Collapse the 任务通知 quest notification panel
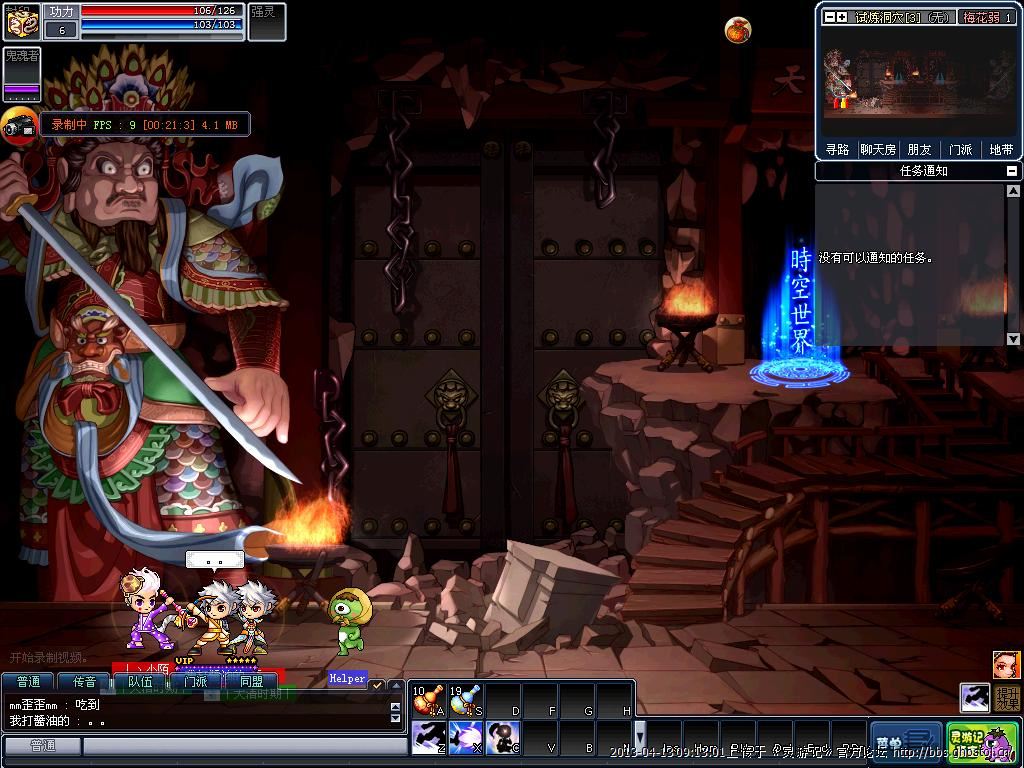 click(x=1012, y=171)
